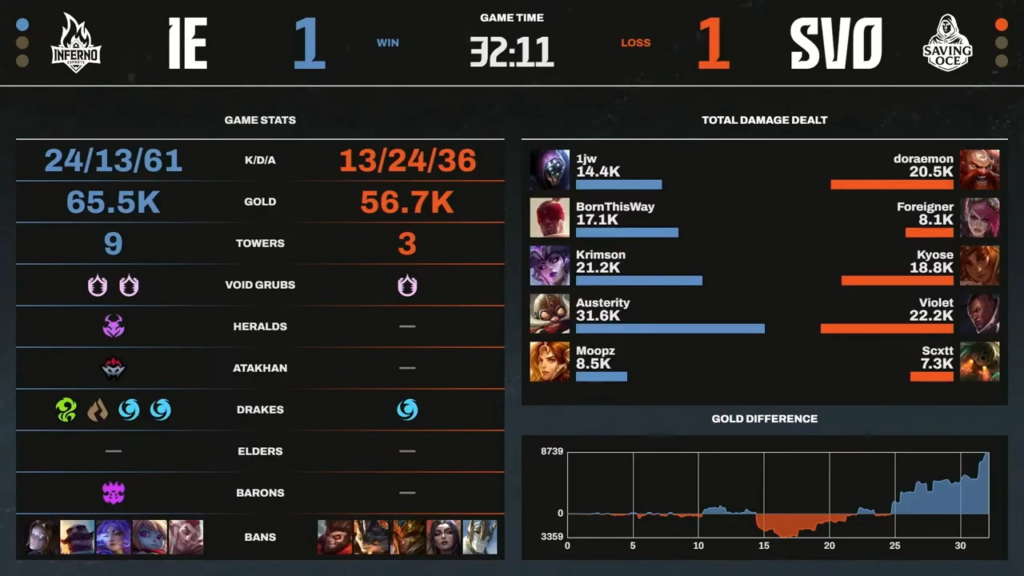Click Foreigner's champion portrait

(x=979, y=217)
